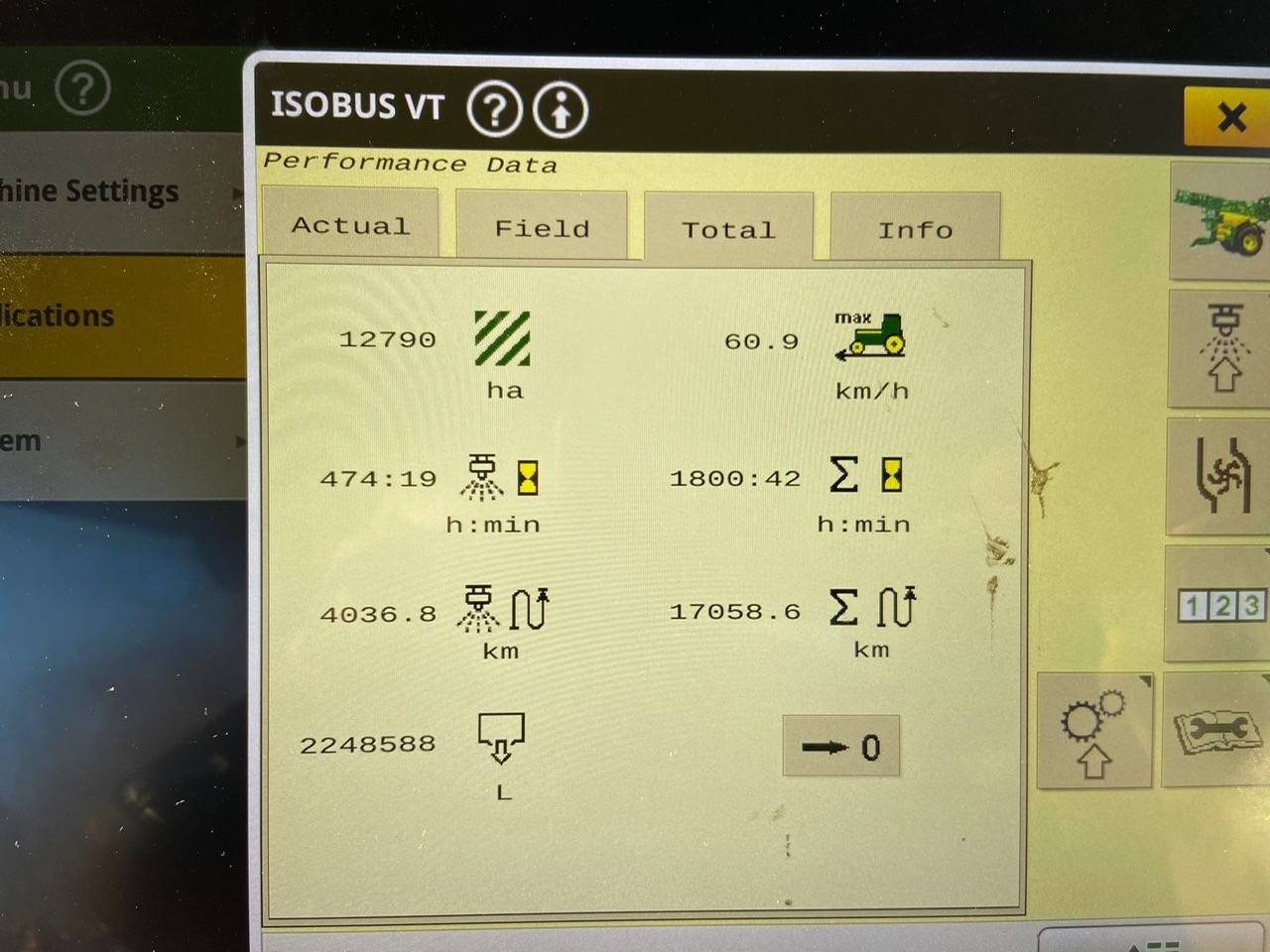Reset counters with the arrow zero button
Screen dimensions: 1270x952
coord(841,747)
